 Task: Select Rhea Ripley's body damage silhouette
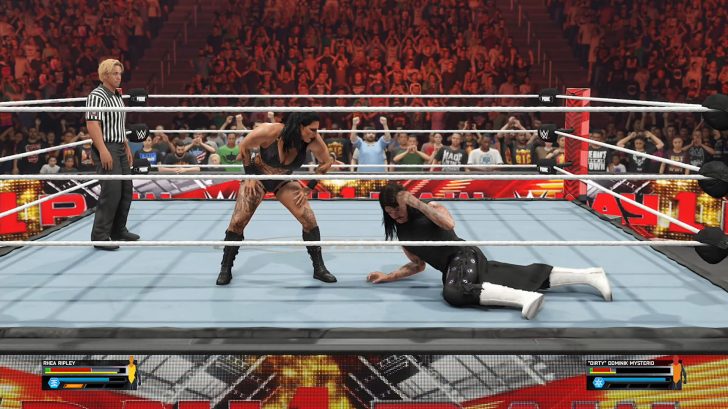pos(132,373)
